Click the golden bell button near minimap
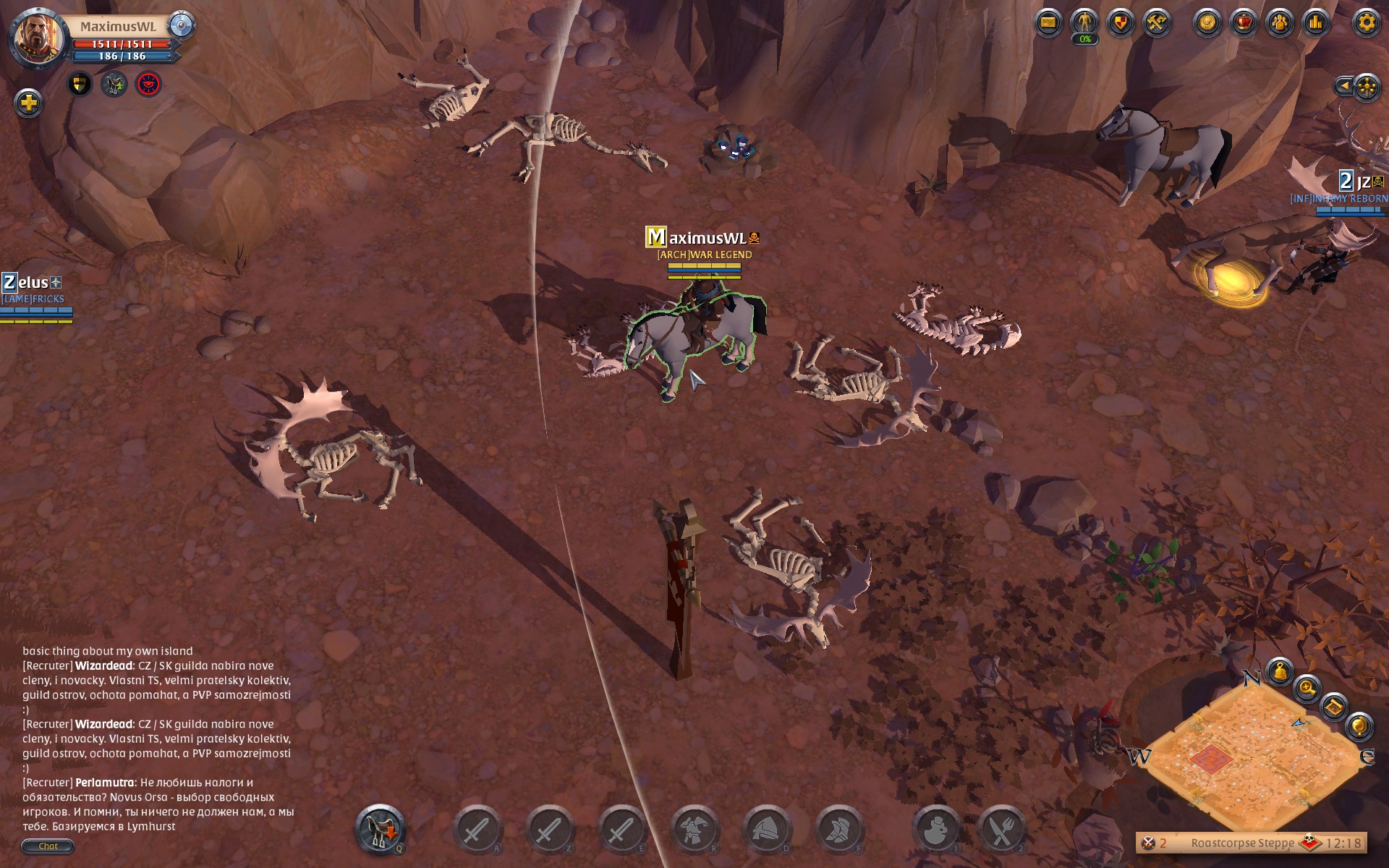 pyautogui.click(x=1279, y=671)
